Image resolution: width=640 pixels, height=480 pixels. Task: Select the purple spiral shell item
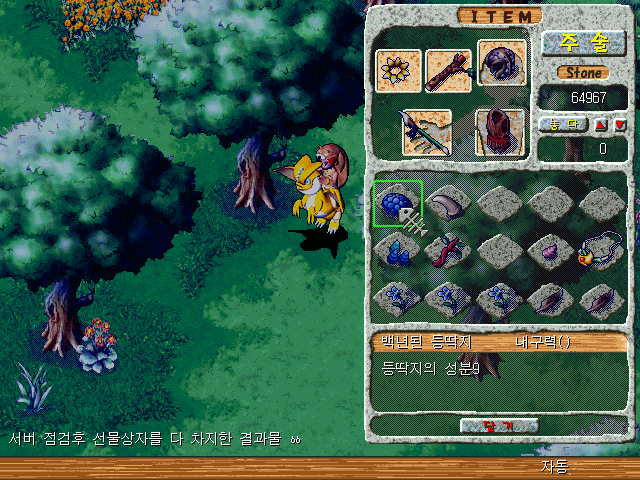551,250
